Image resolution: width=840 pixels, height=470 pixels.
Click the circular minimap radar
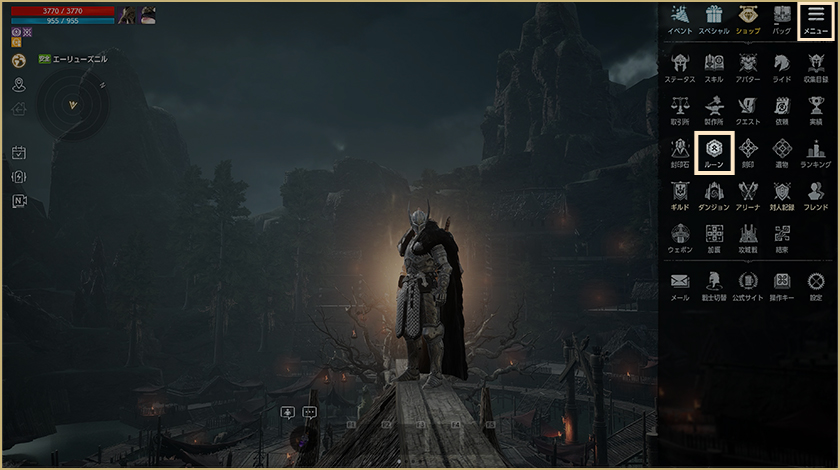[x=73, y=104]
